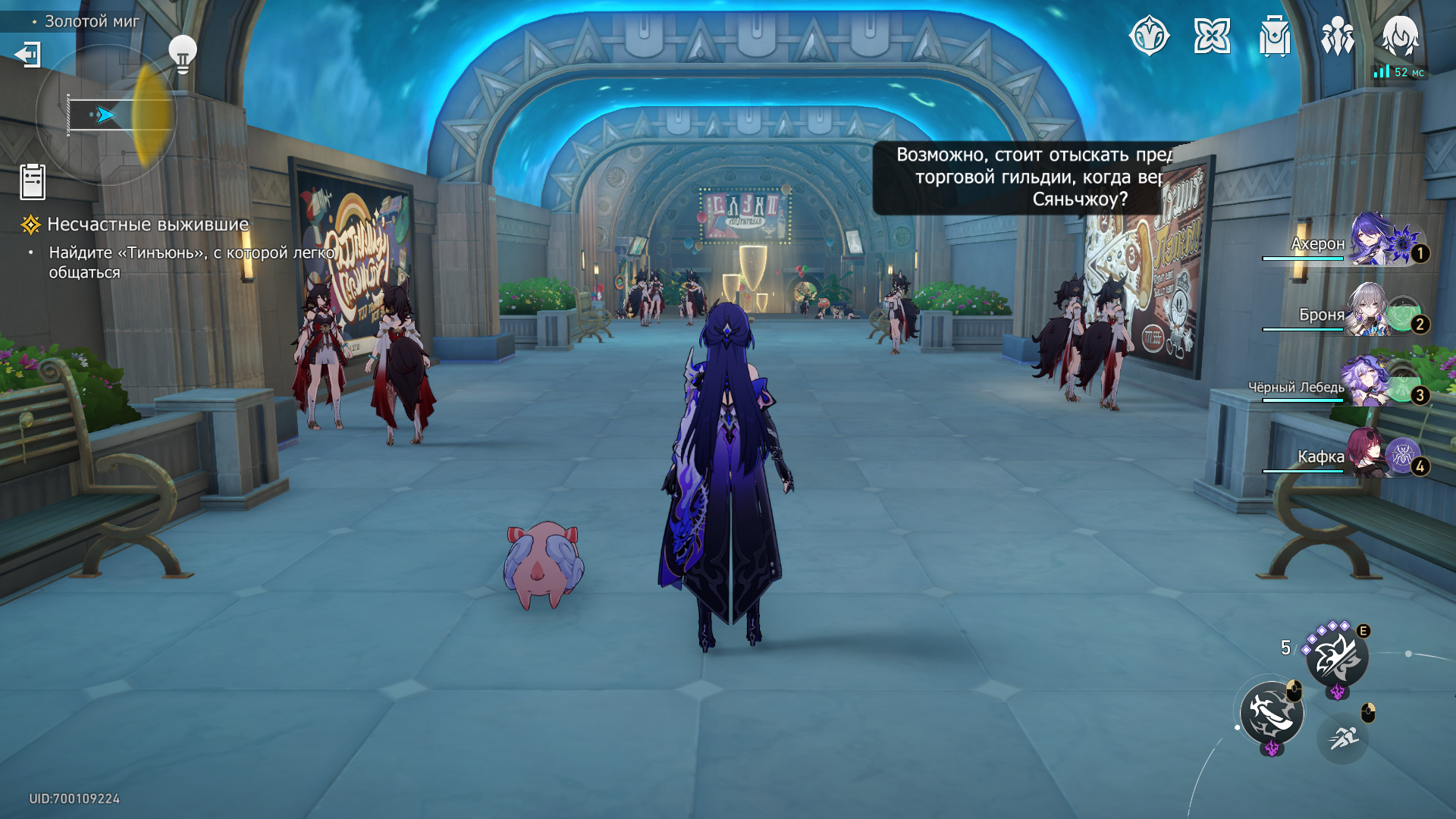Open the character portrait menu icon

click(x=1400, y=36)
